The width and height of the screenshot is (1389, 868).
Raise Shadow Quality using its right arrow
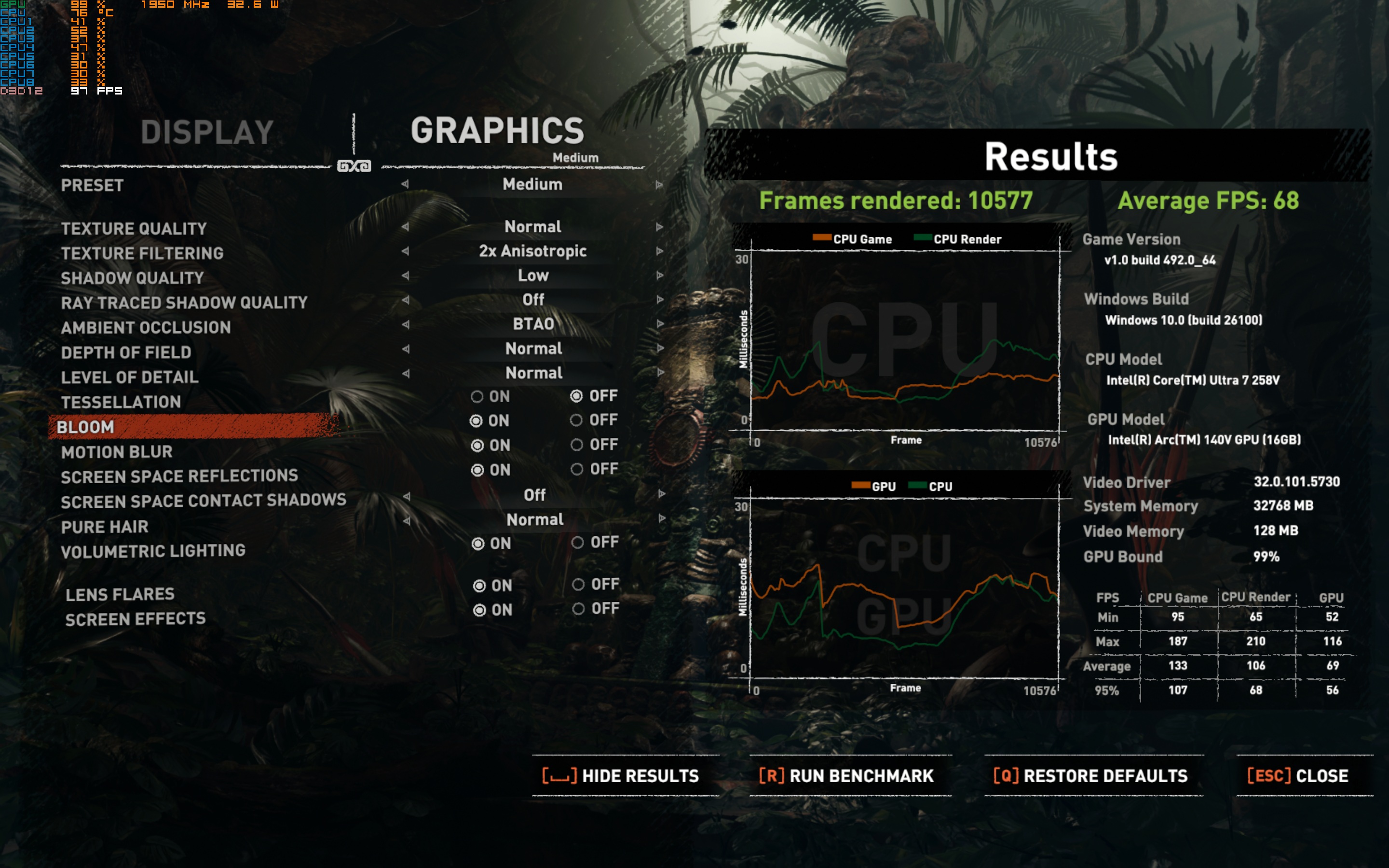(x=659, y=275)
